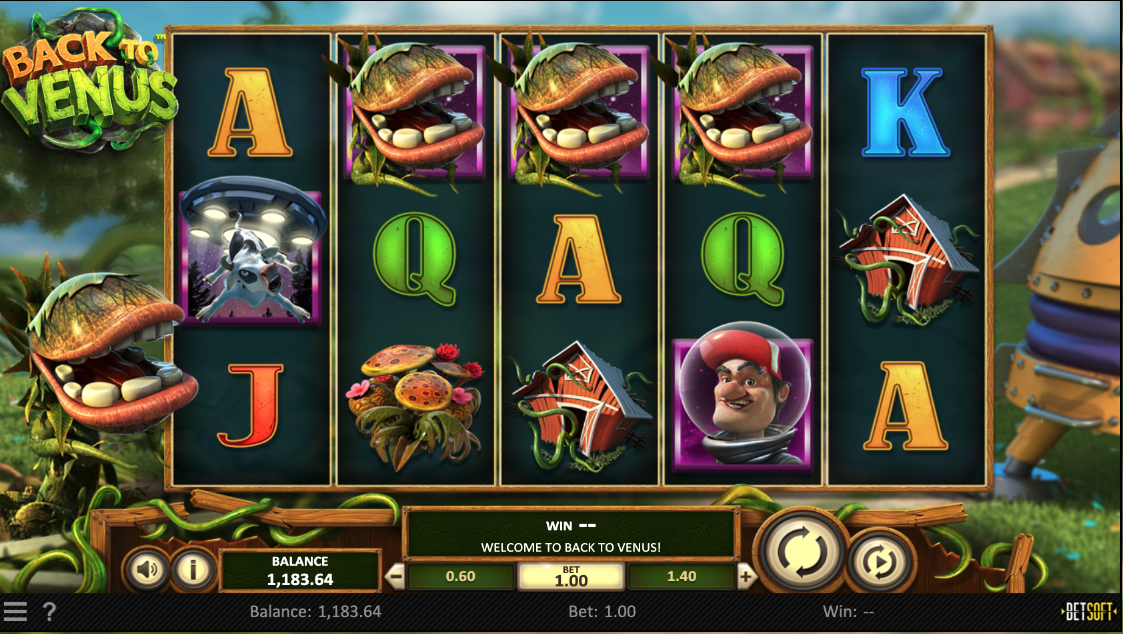Select the 1.40 bet option
The image size is (1123, 634).
click(680, 576)
